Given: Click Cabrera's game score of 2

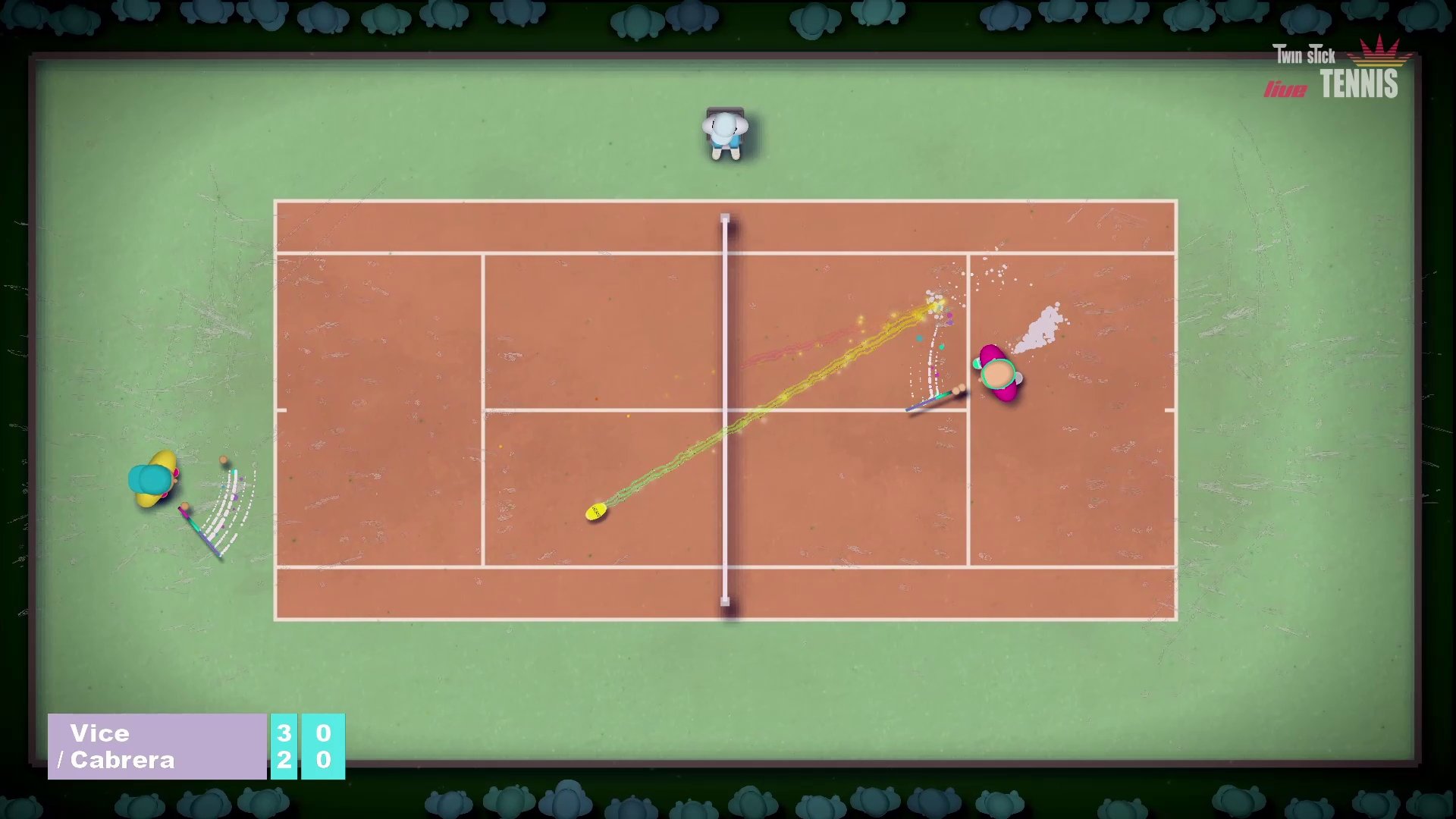Looking at the screenshot, I should [x=284, y=762].
